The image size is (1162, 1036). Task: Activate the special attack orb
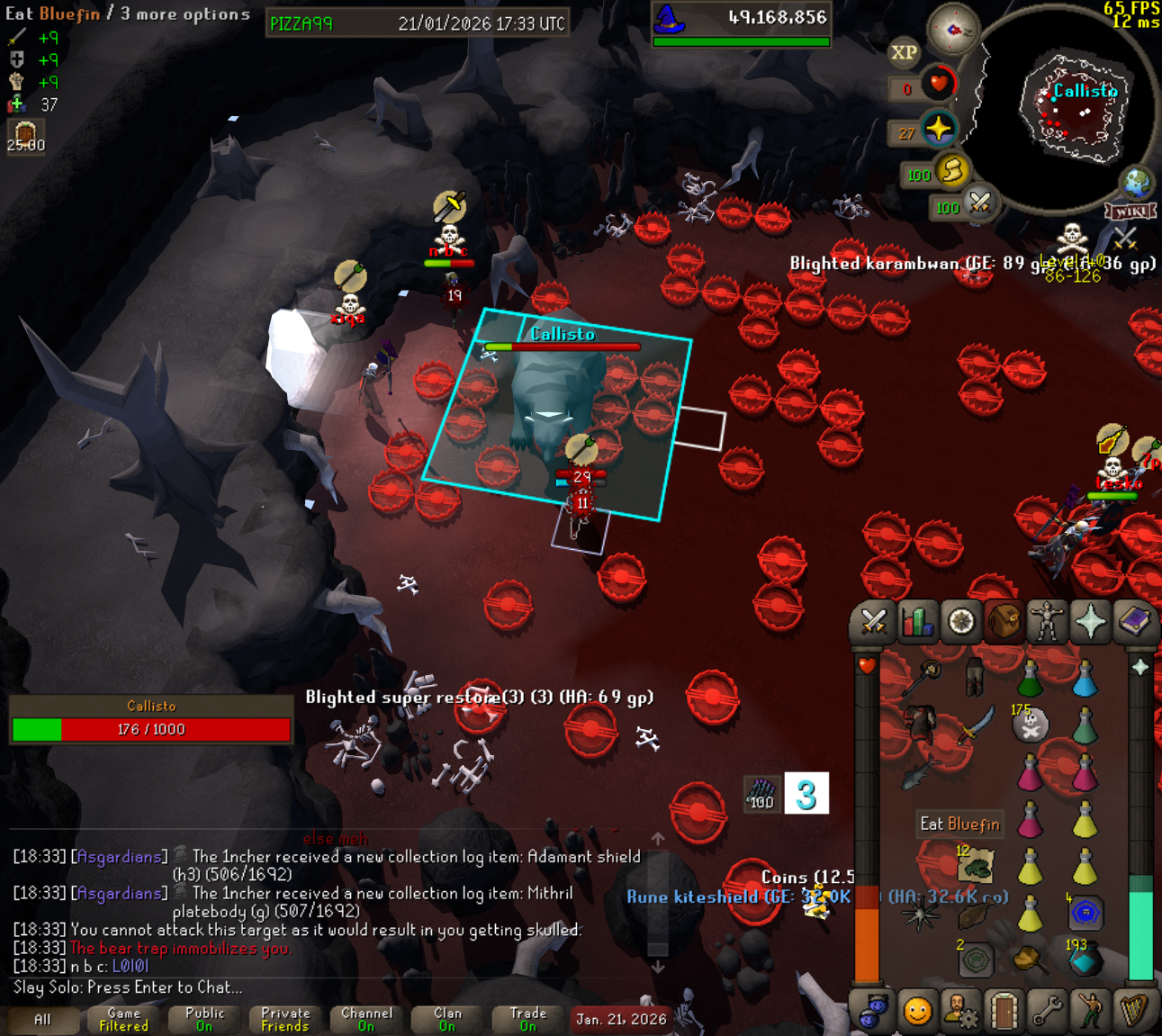[x=980, y=203]
